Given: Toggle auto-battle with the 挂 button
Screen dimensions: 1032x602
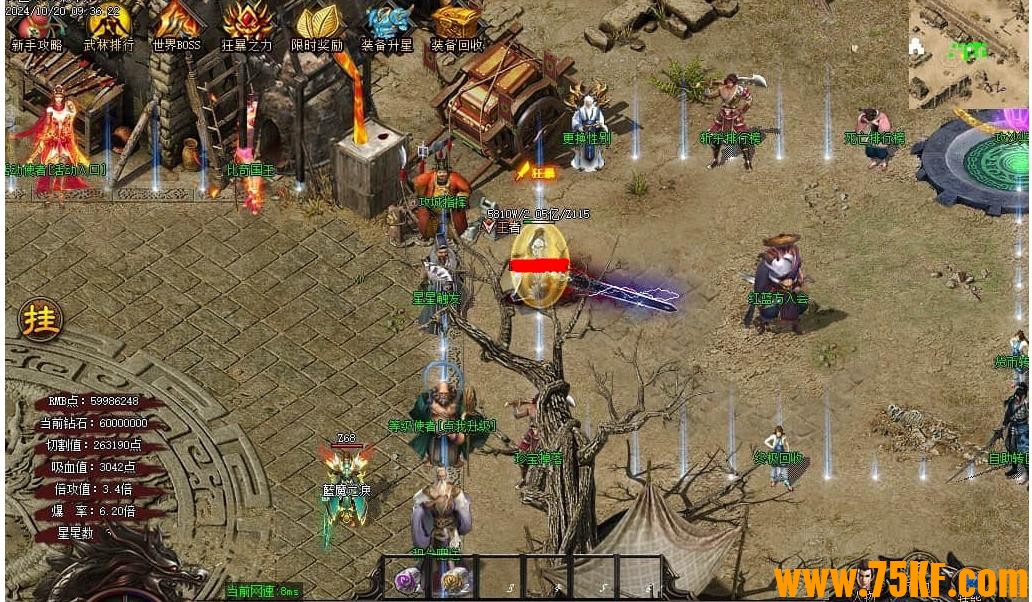Looking at the screenshot, I should pyautogui.click(x=41, y=320).
